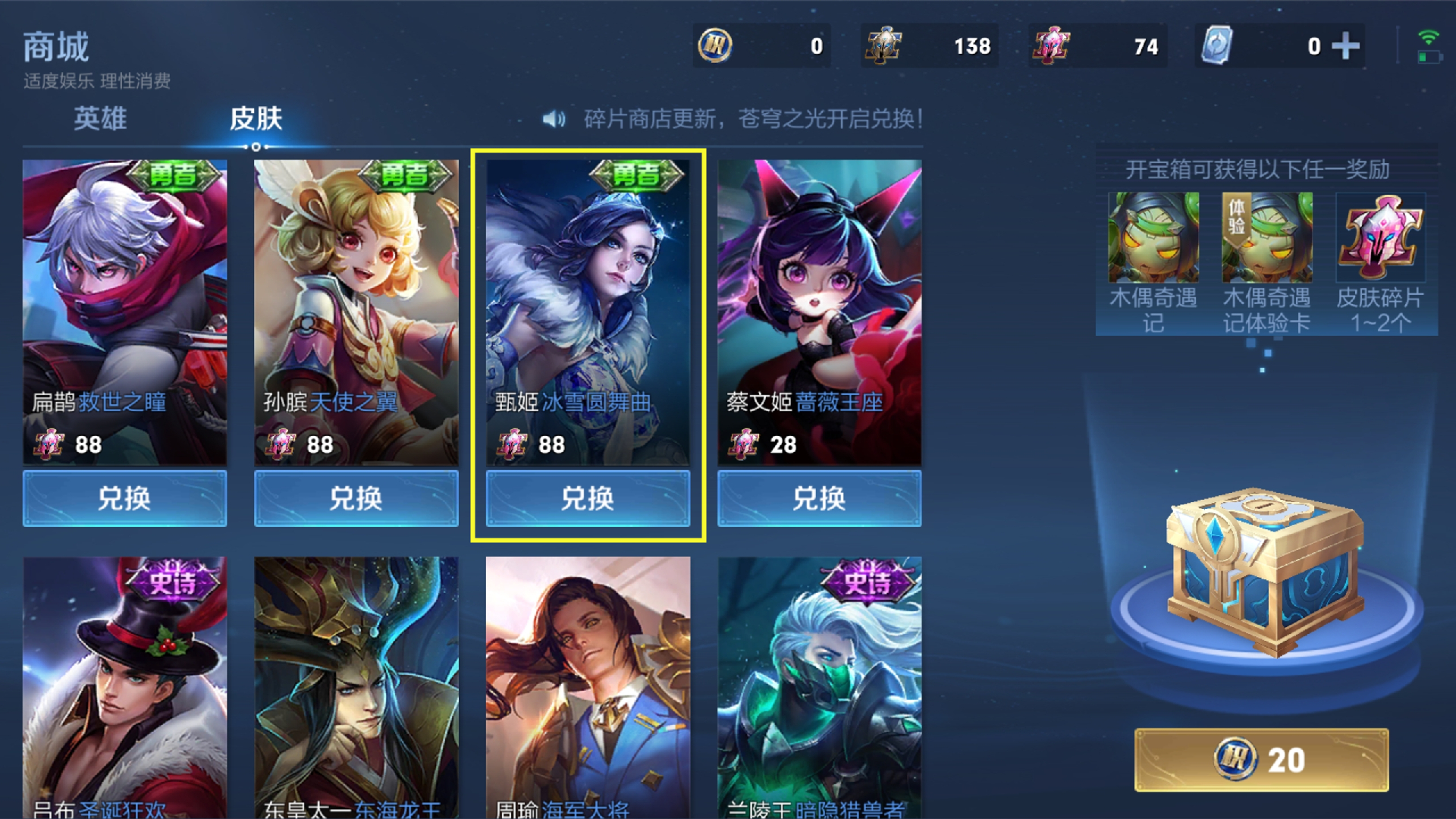Click the plus icon to add point coupons

[1346, 45]
